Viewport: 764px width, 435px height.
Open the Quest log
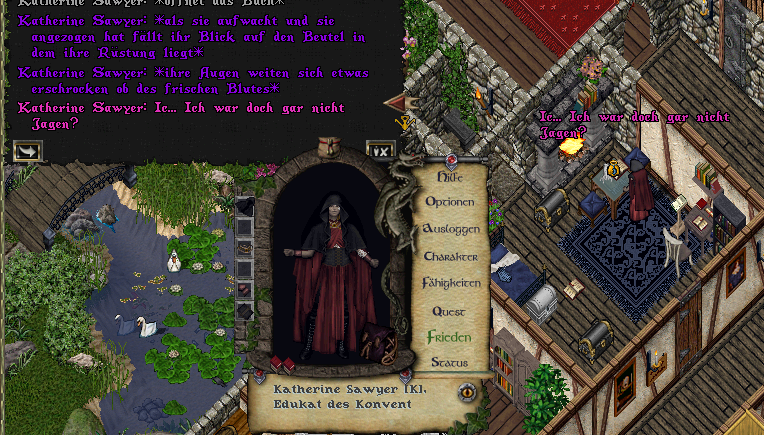tap(449, 311)
